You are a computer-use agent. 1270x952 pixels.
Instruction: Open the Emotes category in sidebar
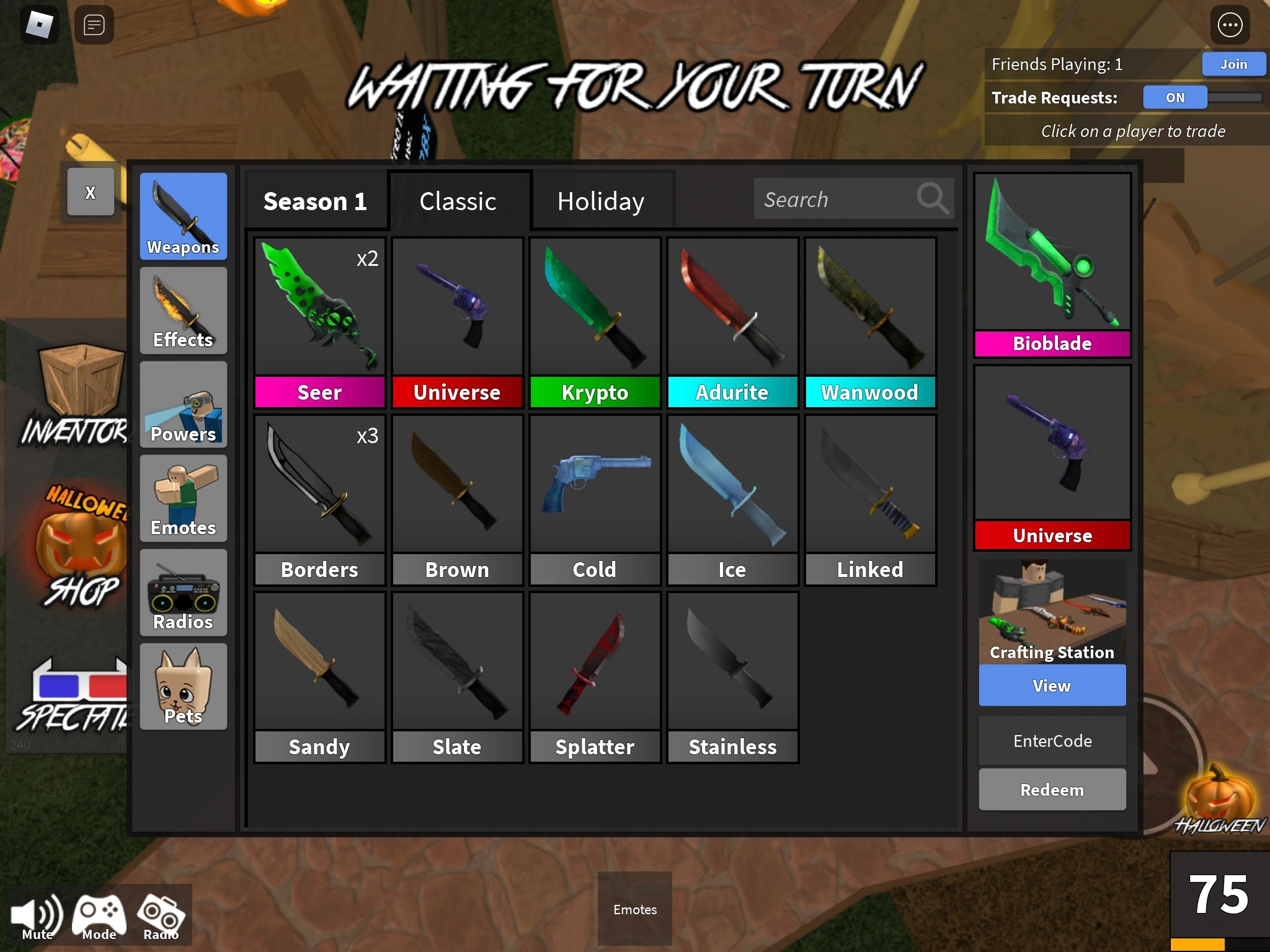(x=183, y=500)
